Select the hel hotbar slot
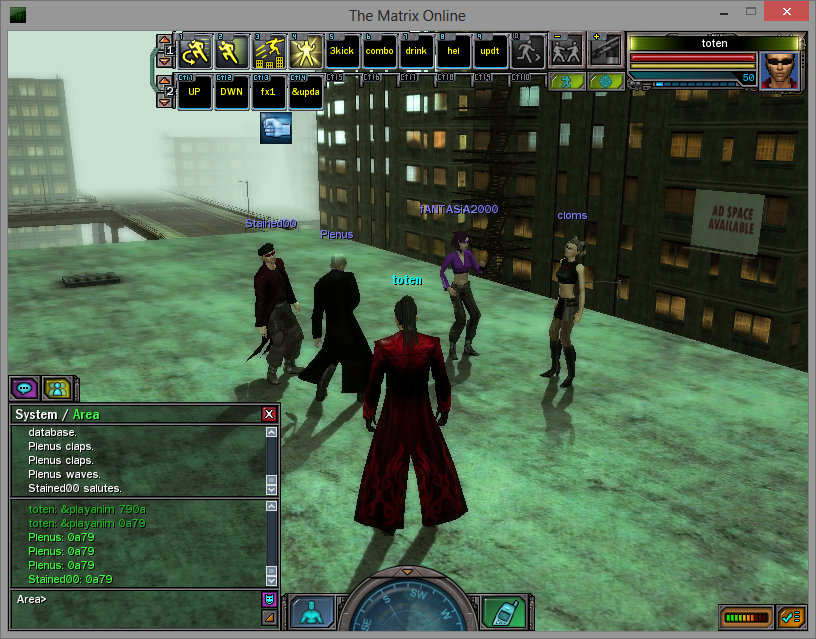The width and height of the screenshot is (816, 639). pyautogui.click(x=453, y=51)
